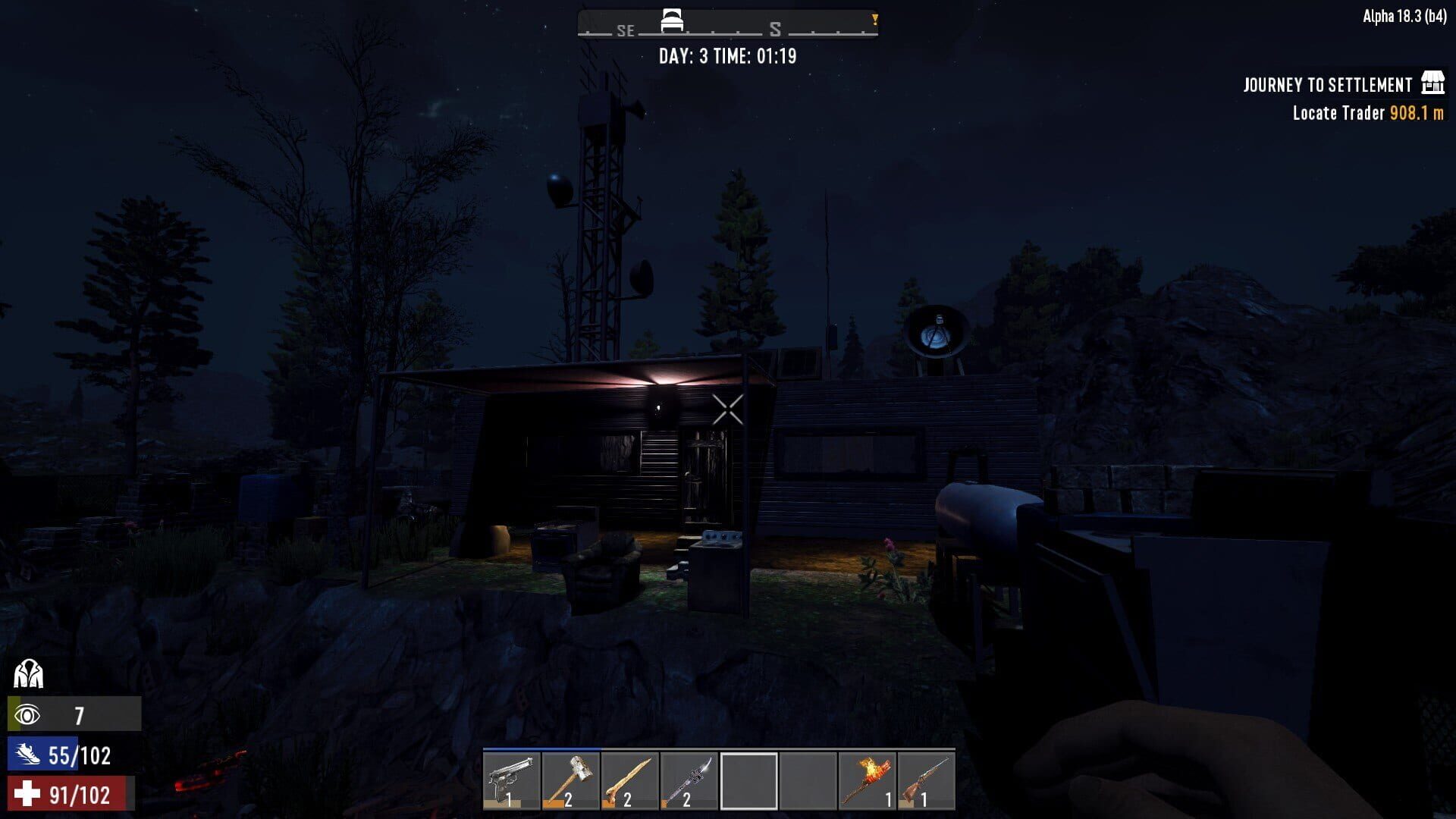Expand the Day 3 time display
The image size is (1456, 819).
coord(729,55)
